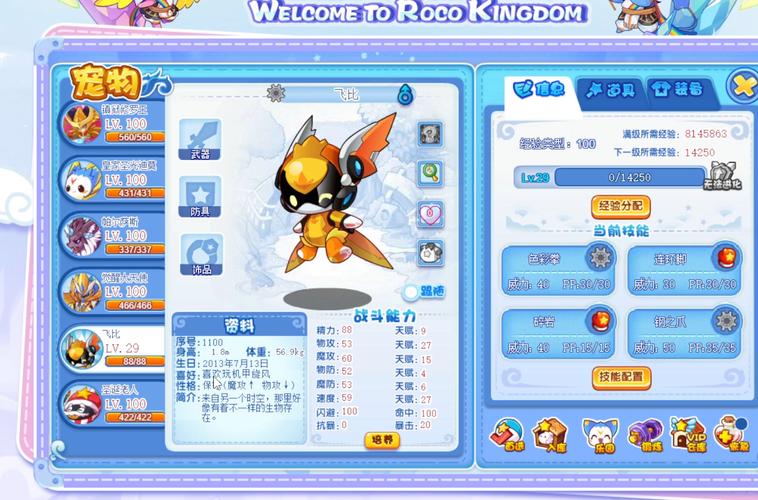758x500 pixels.
Task: Select the 色彩拳 skill card
Action: coord(556,270)
